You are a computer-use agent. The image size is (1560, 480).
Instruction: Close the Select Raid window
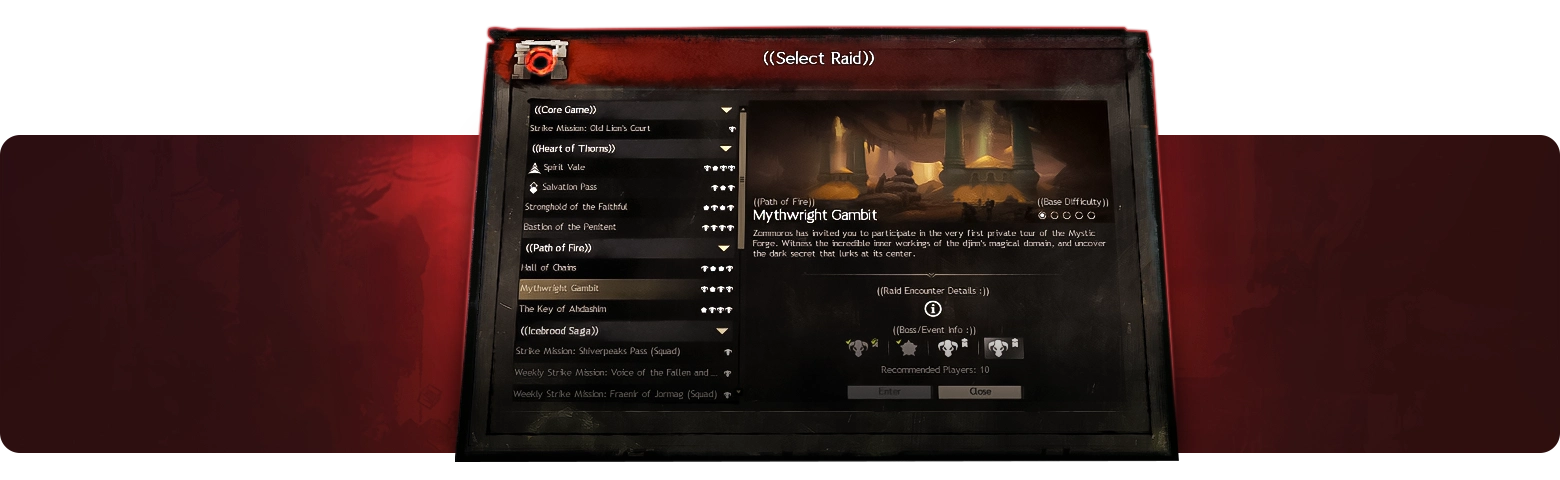tap(980, 392)
